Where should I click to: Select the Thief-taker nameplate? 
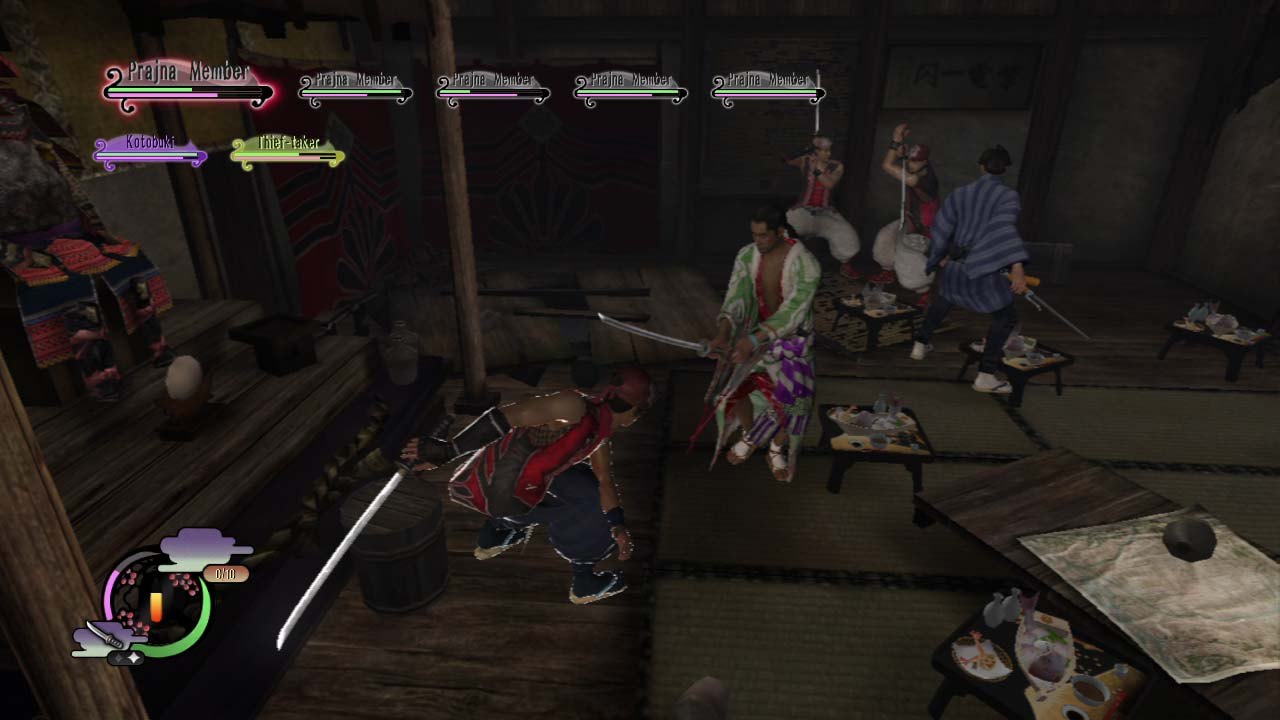(x=288, y=142)
